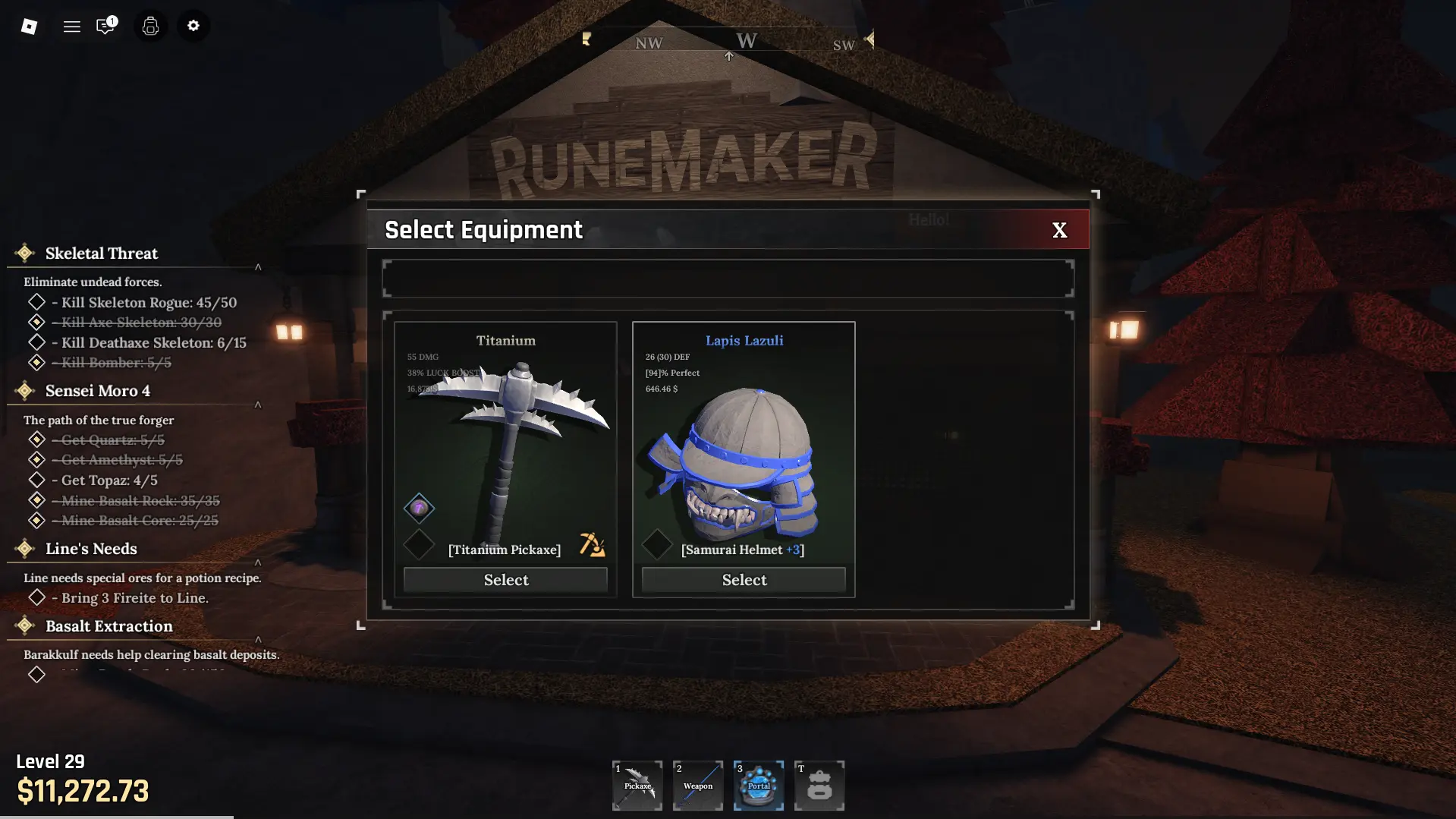Open the backpack inventory slot

coord(819,786)
